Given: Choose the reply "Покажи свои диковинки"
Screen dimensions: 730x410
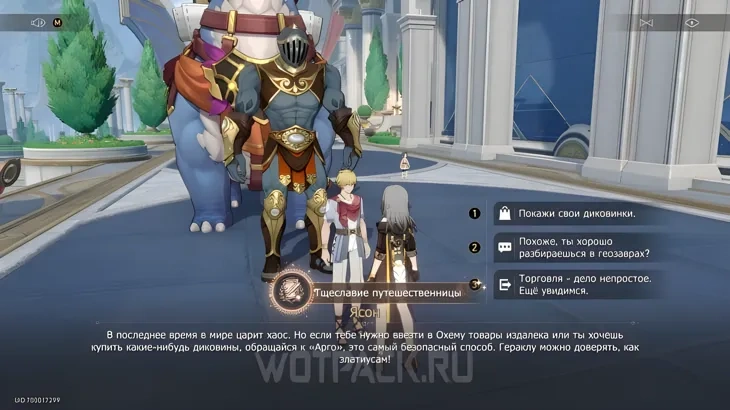Looking at the screenshot, I should click(x=578, y=213).
